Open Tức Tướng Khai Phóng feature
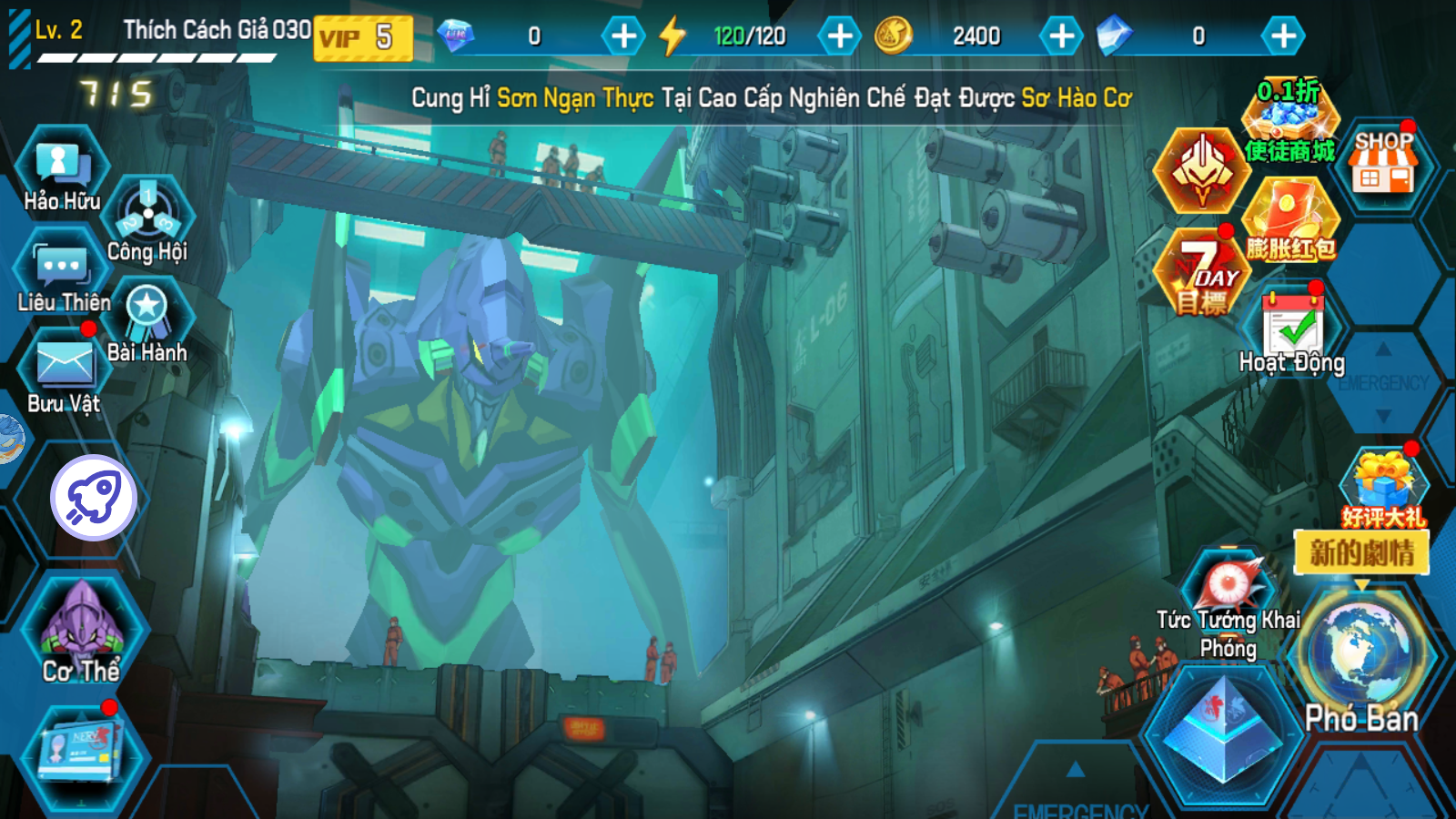The width and height of the screenshot is (1456, 819). click(x=1228, y=591)
